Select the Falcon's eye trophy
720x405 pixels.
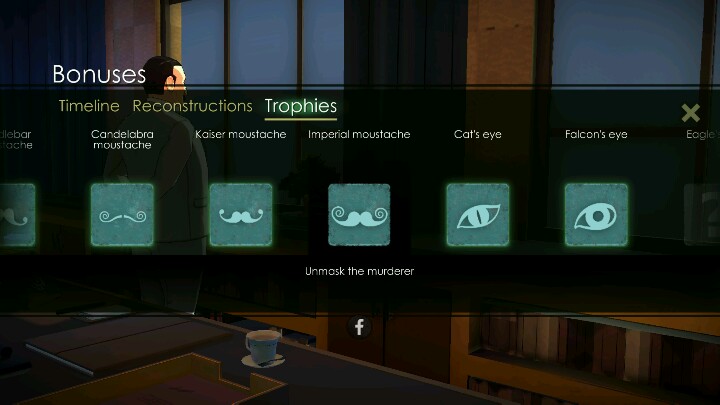596,214
